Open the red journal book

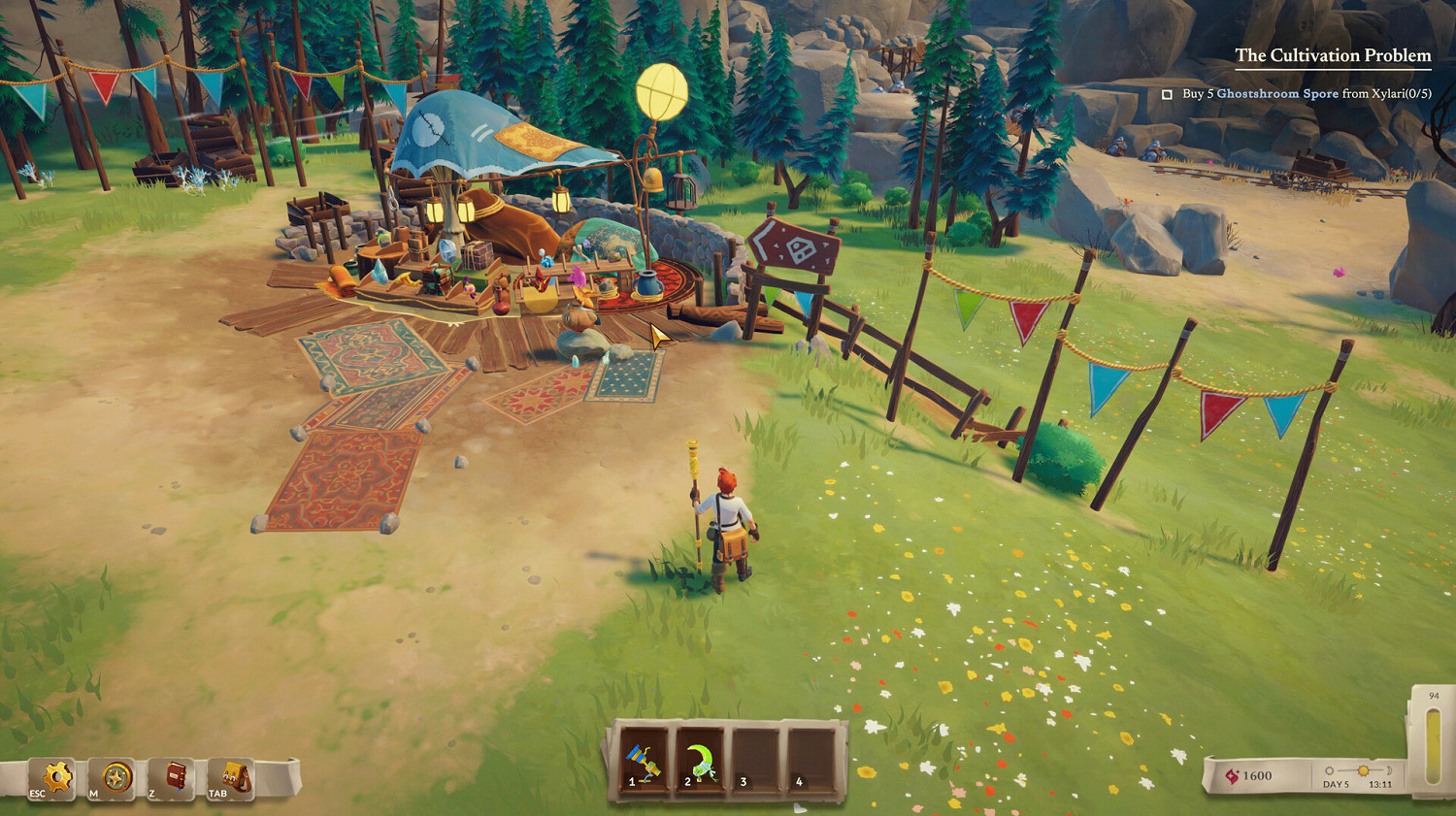pyautogui.click(x=175, y=778)
